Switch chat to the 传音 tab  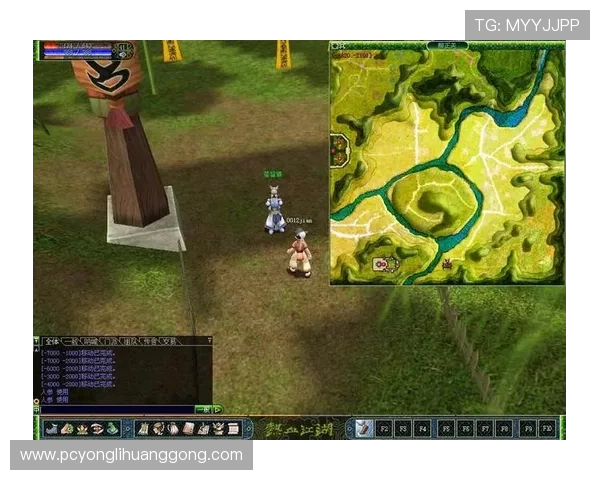(145, 341)
